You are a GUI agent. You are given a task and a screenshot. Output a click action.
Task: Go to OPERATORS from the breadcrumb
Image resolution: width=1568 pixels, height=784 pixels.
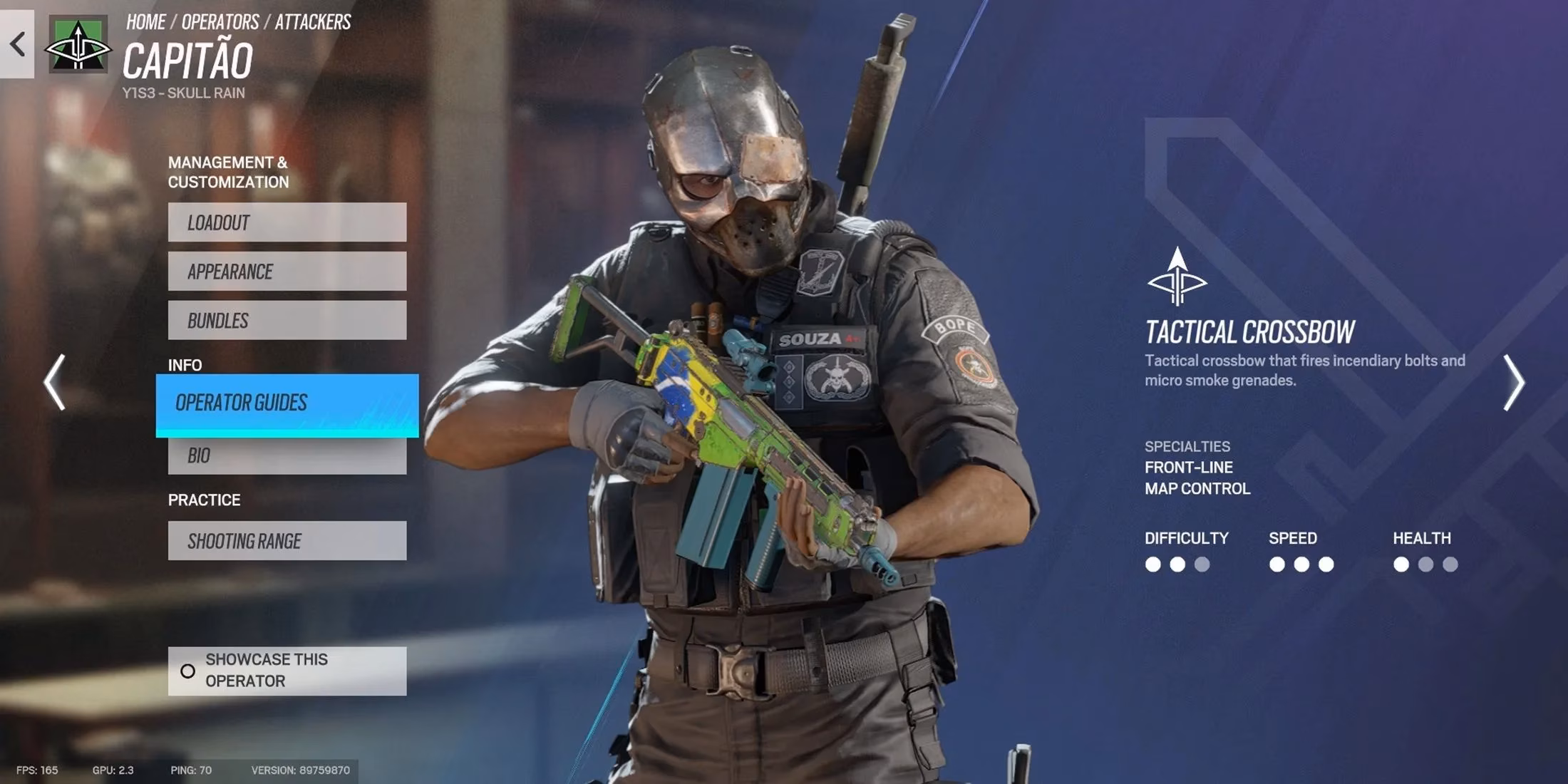221,21
